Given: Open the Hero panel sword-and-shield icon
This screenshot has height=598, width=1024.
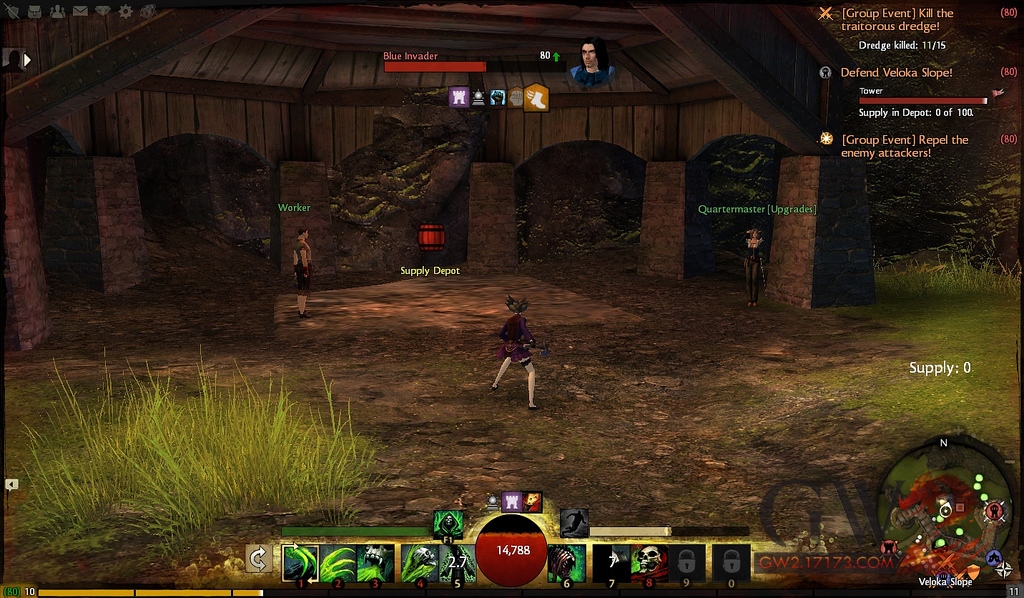Looking at the screenshot, I should 11,12.
